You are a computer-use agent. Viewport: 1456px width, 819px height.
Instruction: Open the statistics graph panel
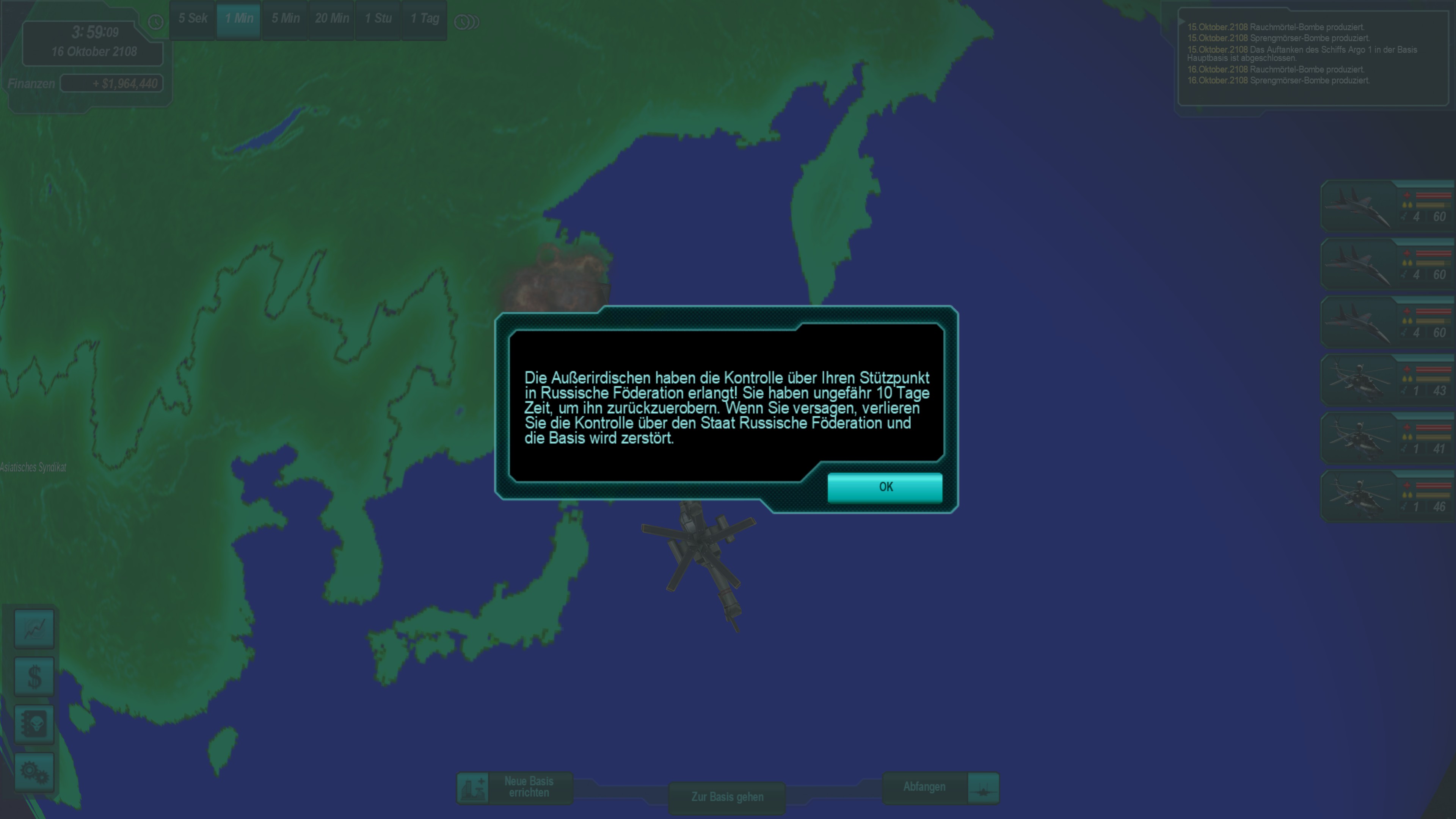35,629
